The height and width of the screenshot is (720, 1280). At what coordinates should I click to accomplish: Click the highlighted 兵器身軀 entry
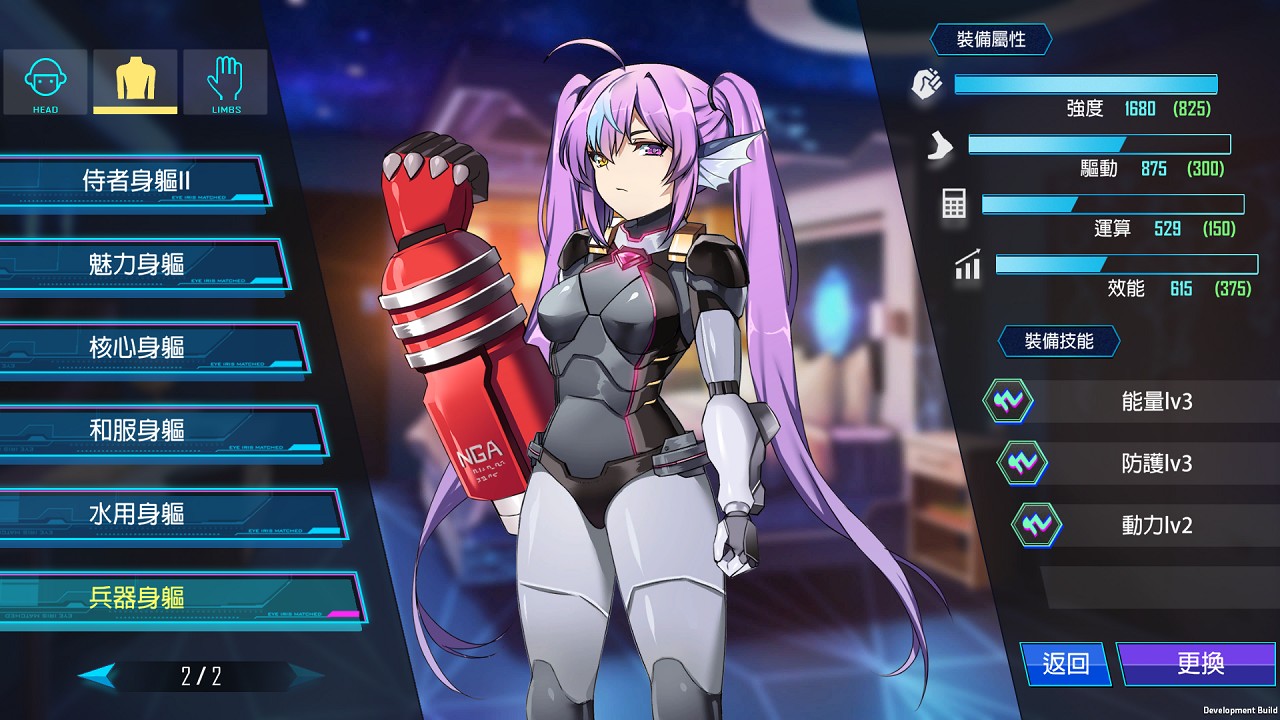tap(138, 597)
